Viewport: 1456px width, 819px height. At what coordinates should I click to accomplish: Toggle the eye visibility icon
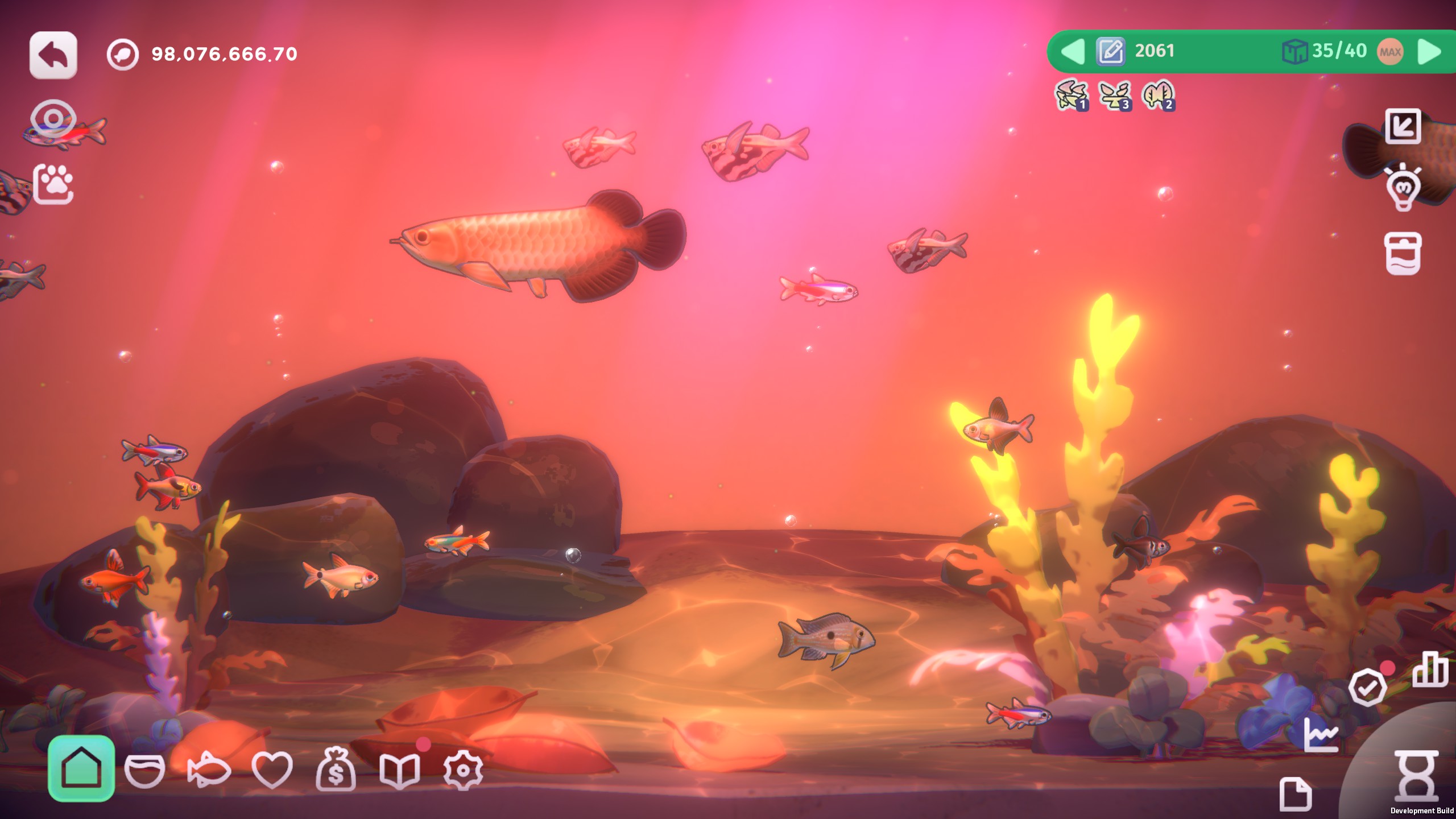pyautogui.click(x=53, y=119)
